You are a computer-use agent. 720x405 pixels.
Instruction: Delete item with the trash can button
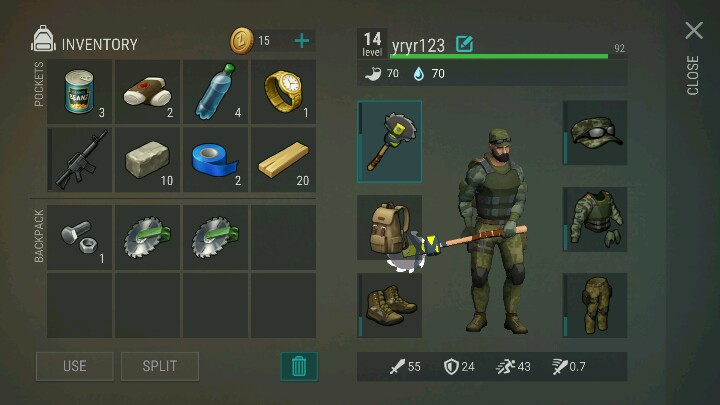tap(298, 366)
